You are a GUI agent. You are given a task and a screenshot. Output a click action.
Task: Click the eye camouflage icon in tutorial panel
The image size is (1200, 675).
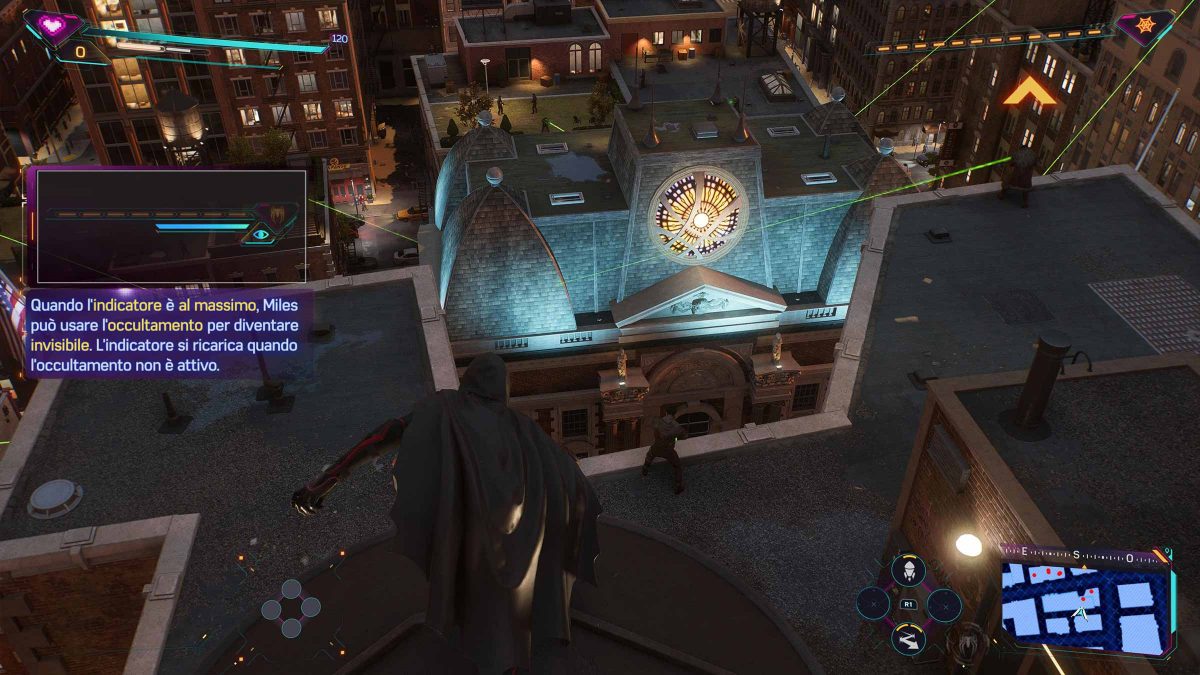tap(262, 234)
